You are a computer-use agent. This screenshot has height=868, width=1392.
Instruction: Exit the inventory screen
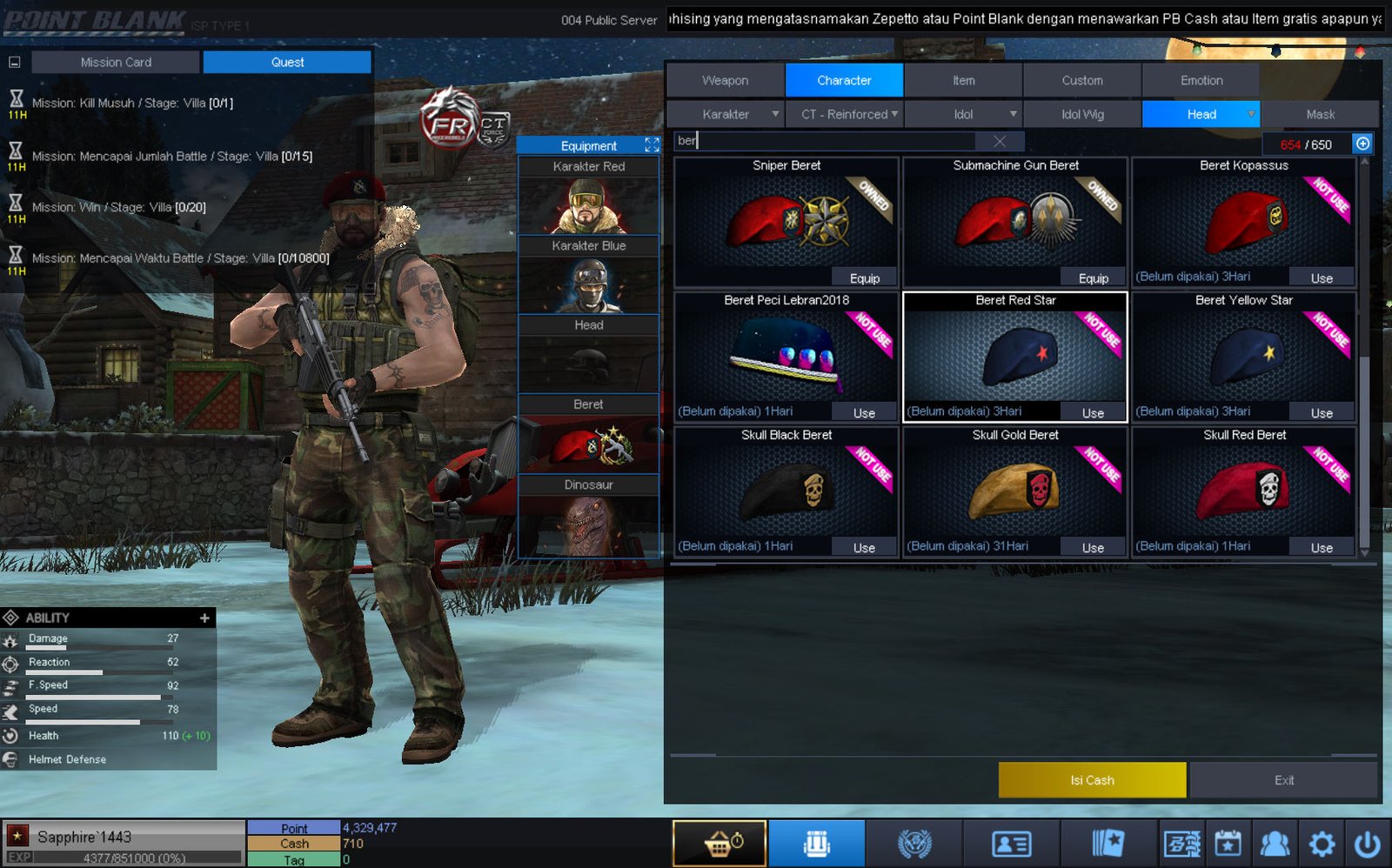click(1283, 780)
